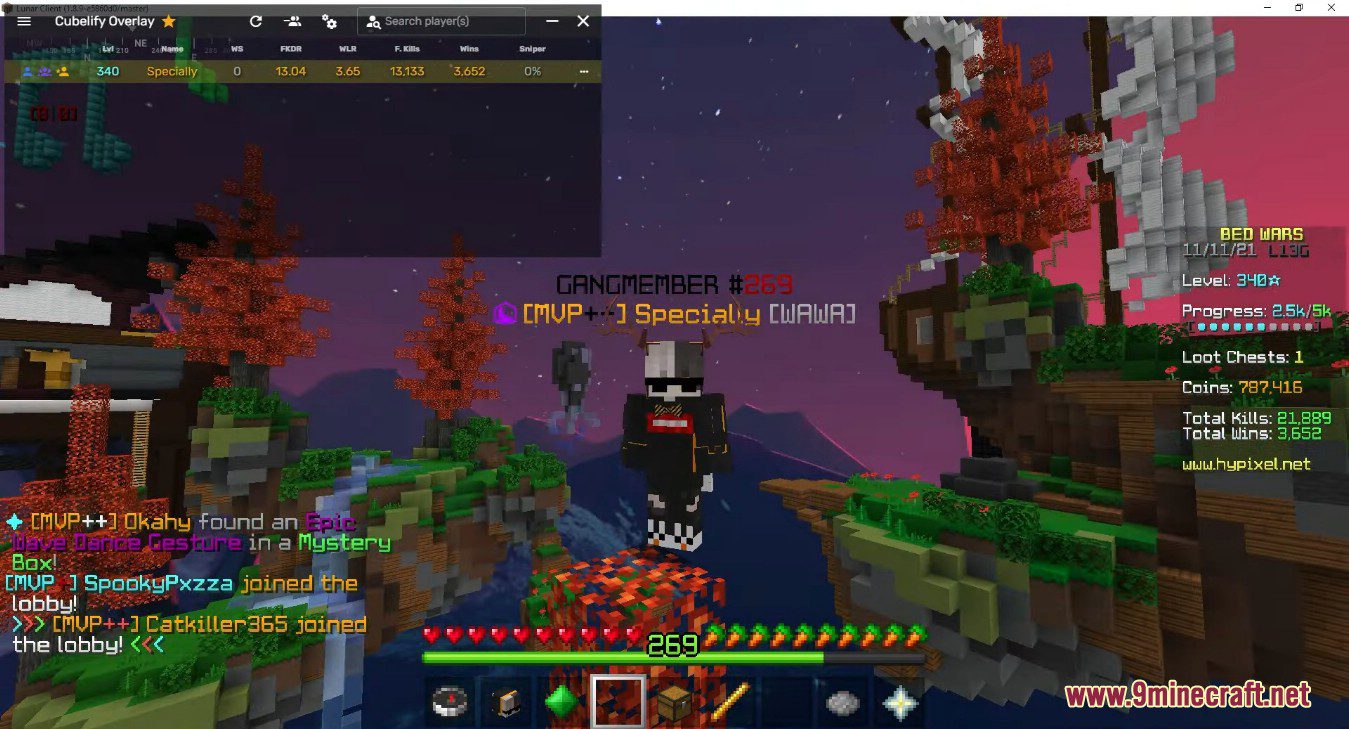The image size is (1349, 729).
Task: Refresh the Cubelify player stats
Action: pyautogui.click(x=256, y=21)
